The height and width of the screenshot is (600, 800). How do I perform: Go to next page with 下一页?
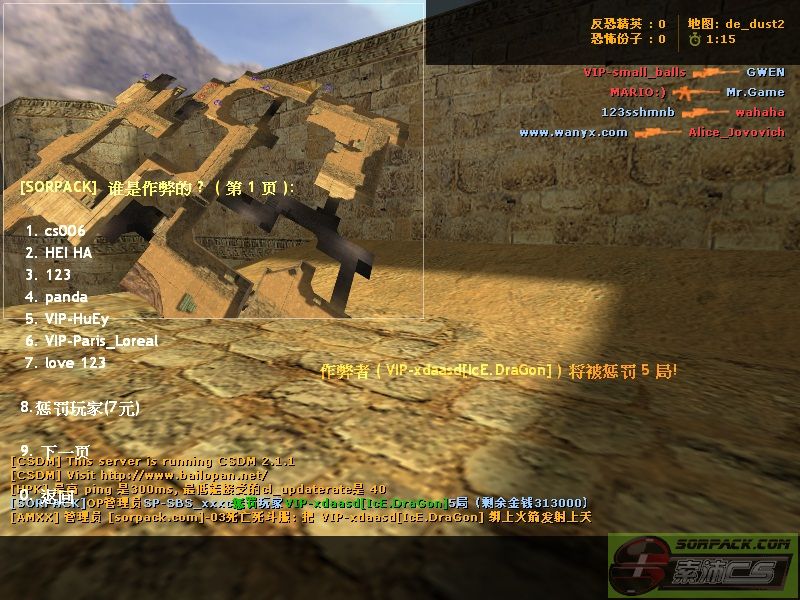[x=55, y=451]
